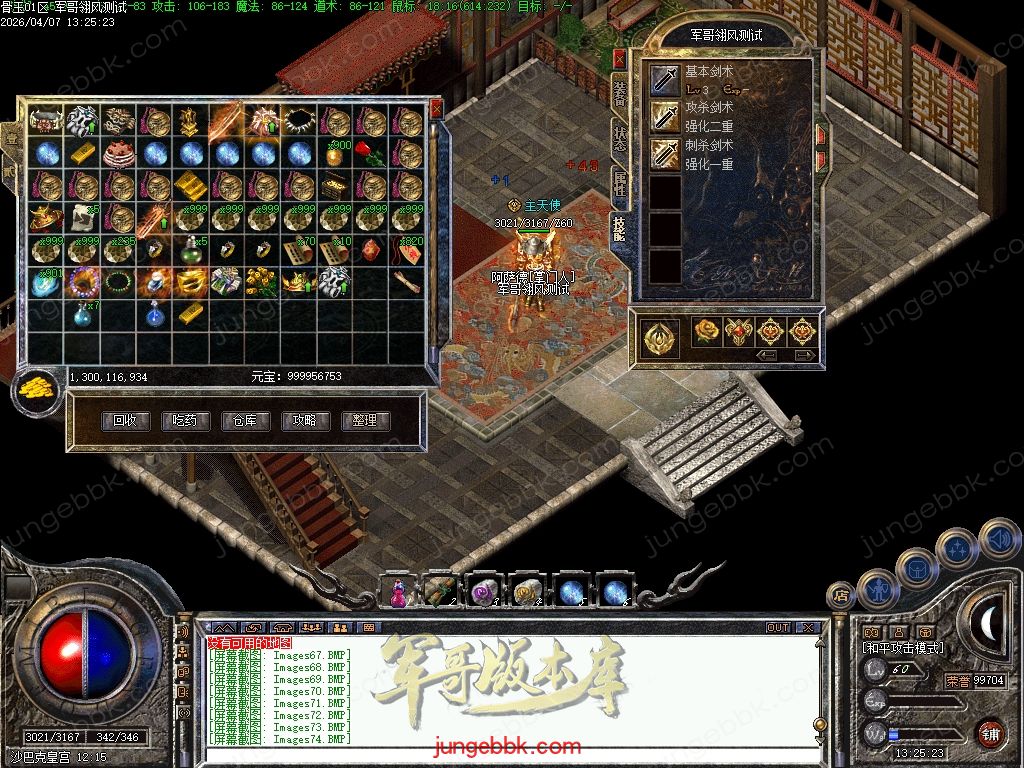Use the pink potion in the hotbar
This screenshot has width=1024, height=768.
coord(398,592)
